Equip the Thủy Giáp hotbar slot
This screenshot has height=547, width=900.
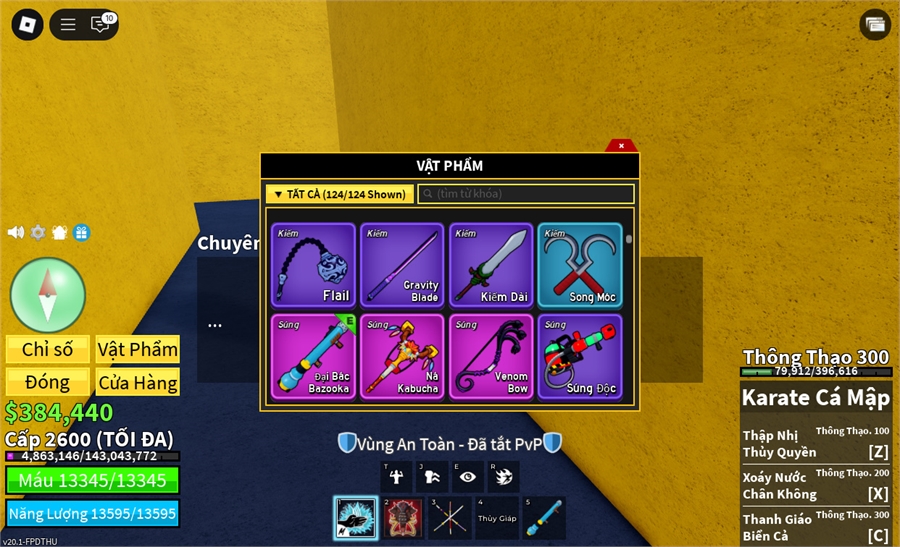(x=496, y=518)
